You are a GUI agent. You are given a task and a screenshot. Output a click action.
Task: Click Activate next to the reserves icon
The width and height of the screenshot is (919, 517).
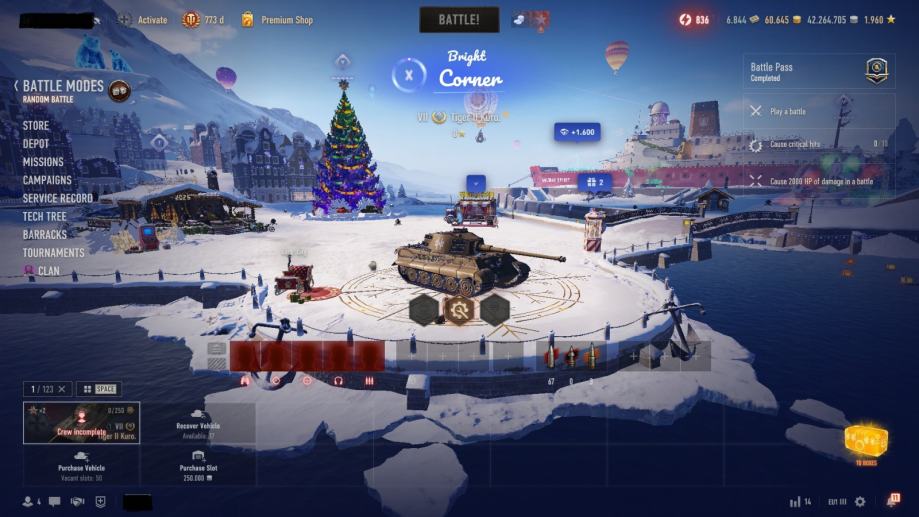[x=152, y=20]
